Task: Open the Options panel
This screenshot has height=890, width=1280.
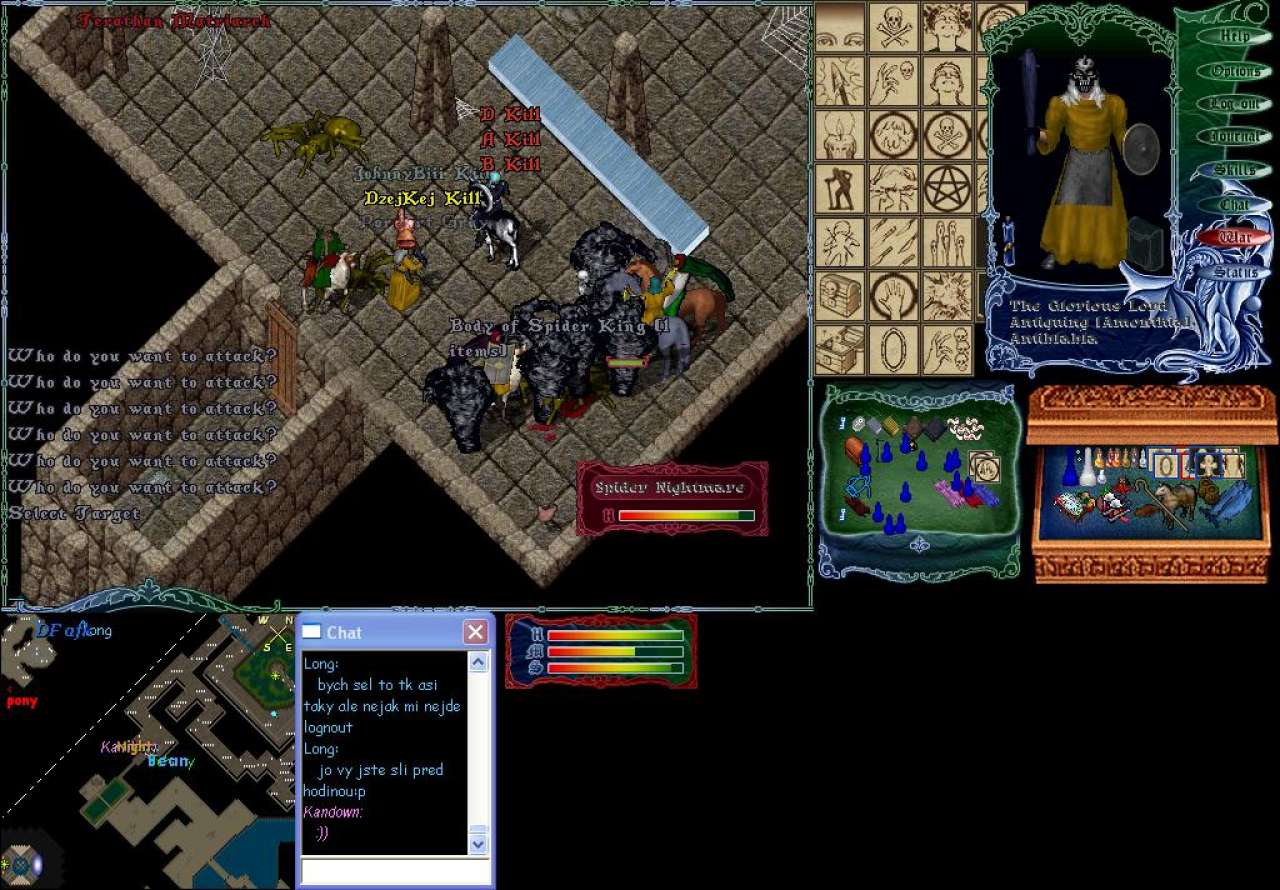Action: coord(1236,71)
